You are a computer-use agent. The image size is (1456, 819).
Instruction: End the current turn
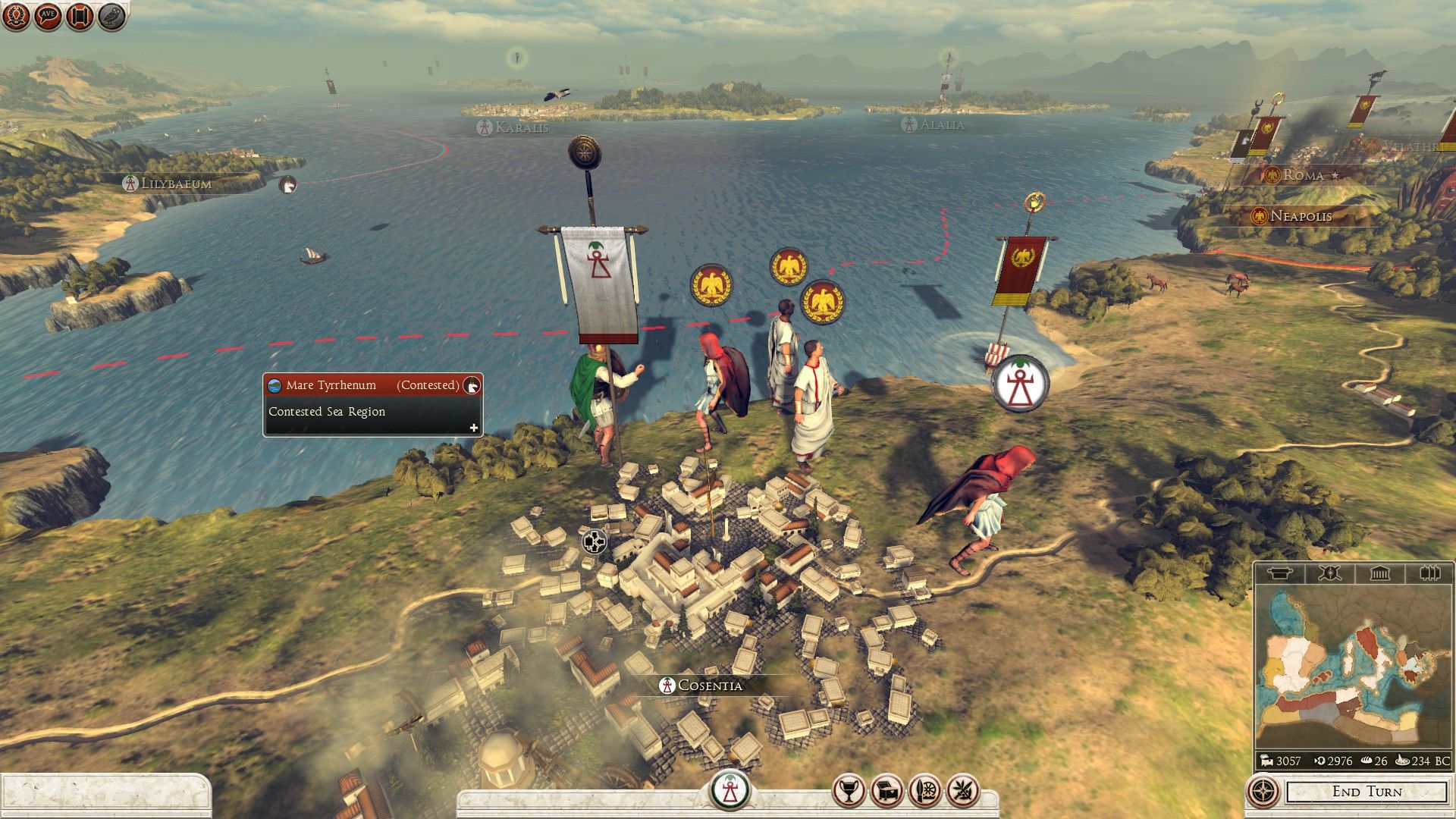[1367, 792]
